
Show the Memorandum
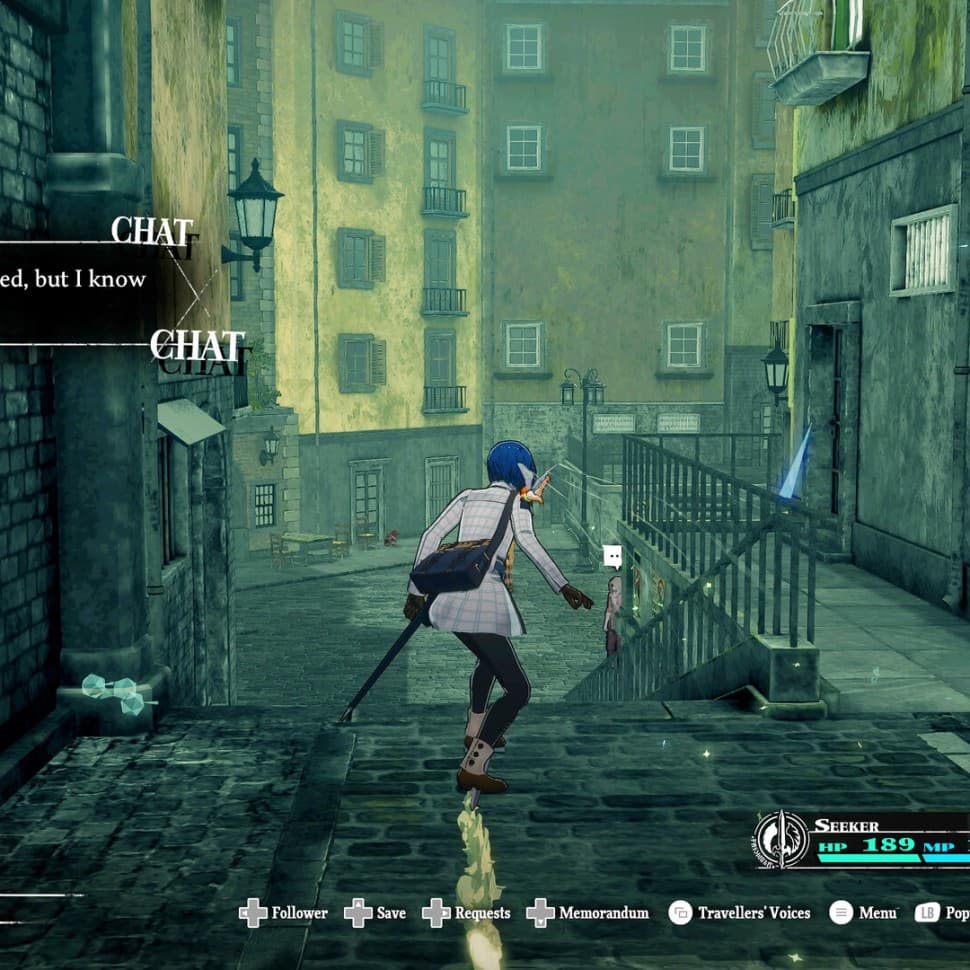pos(588,913)
